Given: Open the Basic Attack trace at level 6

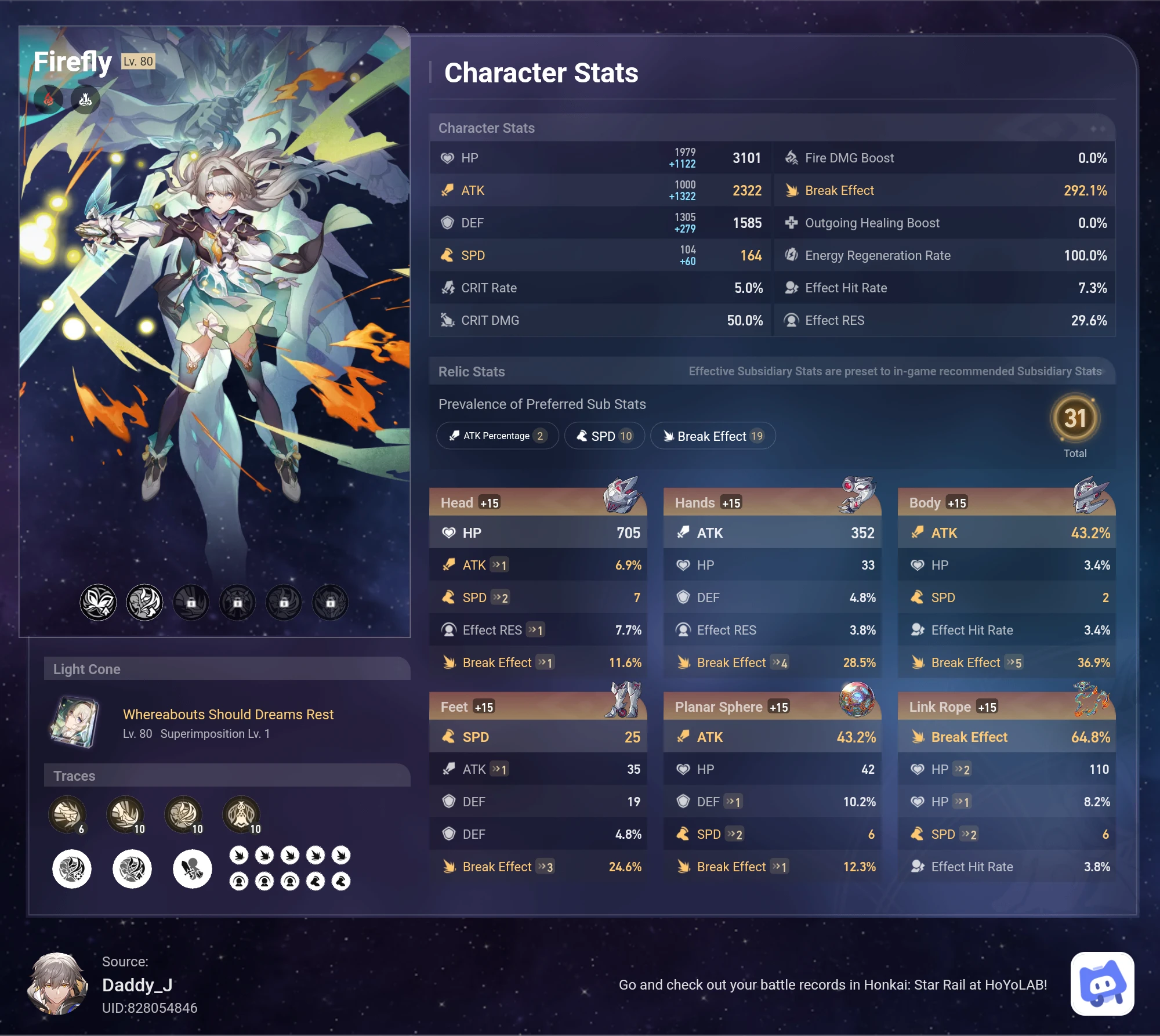Looking at the screenshot, I should (x=67, y=814).
